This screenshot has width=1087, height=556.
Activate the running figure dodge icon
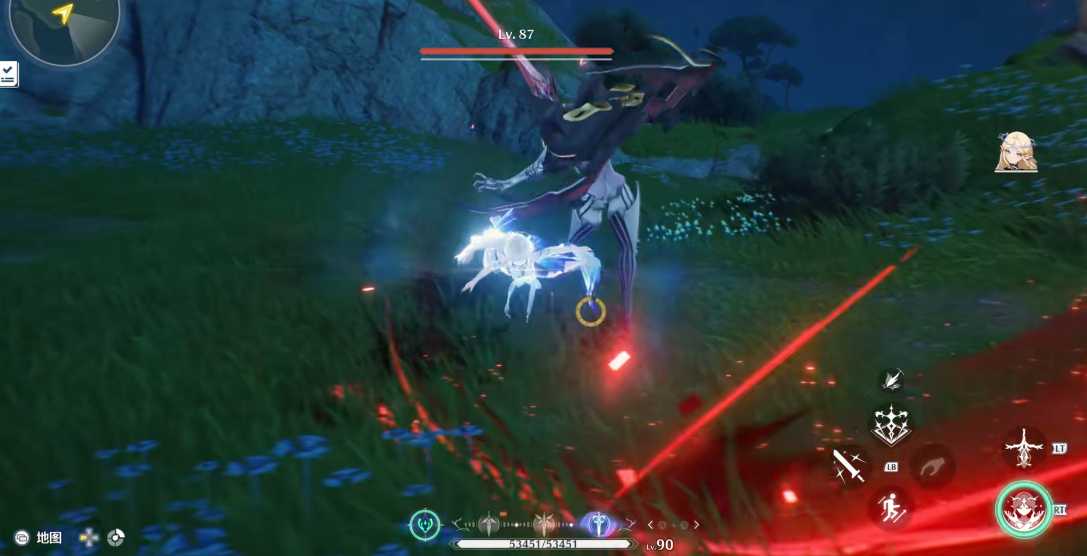point(889,507)
